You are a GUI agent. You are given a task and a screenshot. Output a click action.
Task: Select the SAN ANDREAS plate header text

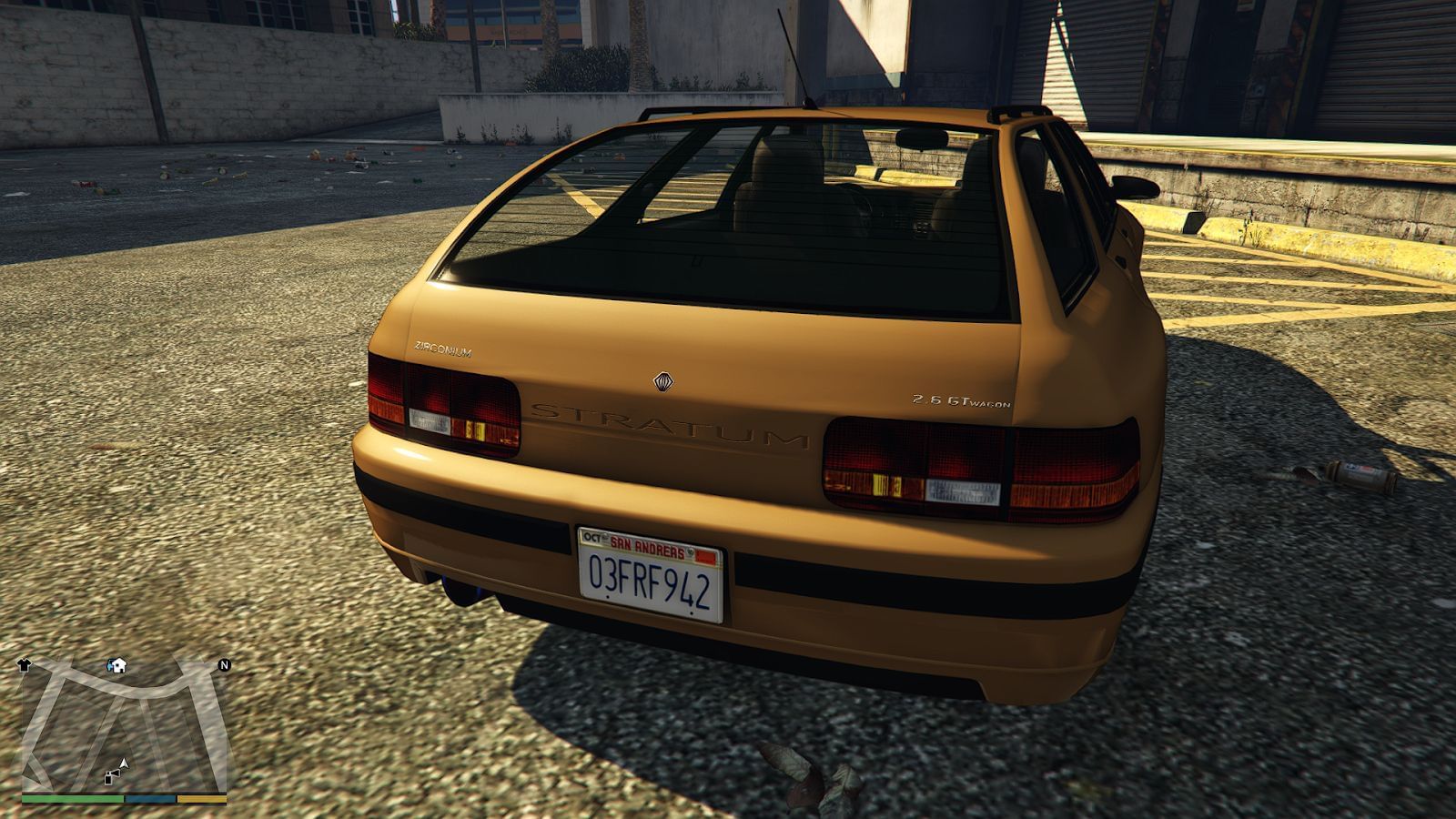pos(650,548)
